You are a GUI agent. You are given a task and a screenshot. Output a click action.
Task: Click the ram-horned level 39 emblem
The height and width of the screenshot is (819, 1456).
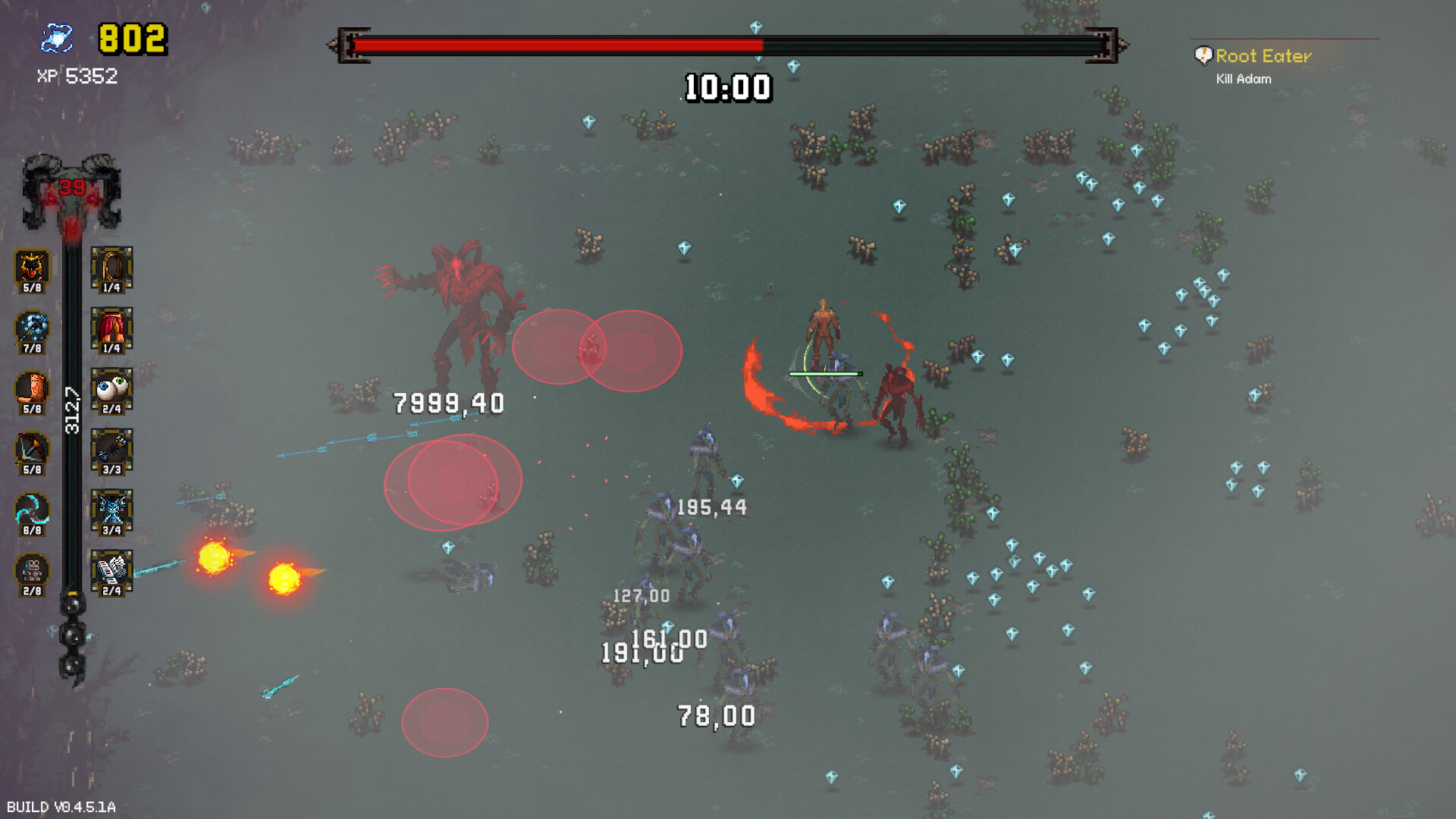(x=74, y=190)
